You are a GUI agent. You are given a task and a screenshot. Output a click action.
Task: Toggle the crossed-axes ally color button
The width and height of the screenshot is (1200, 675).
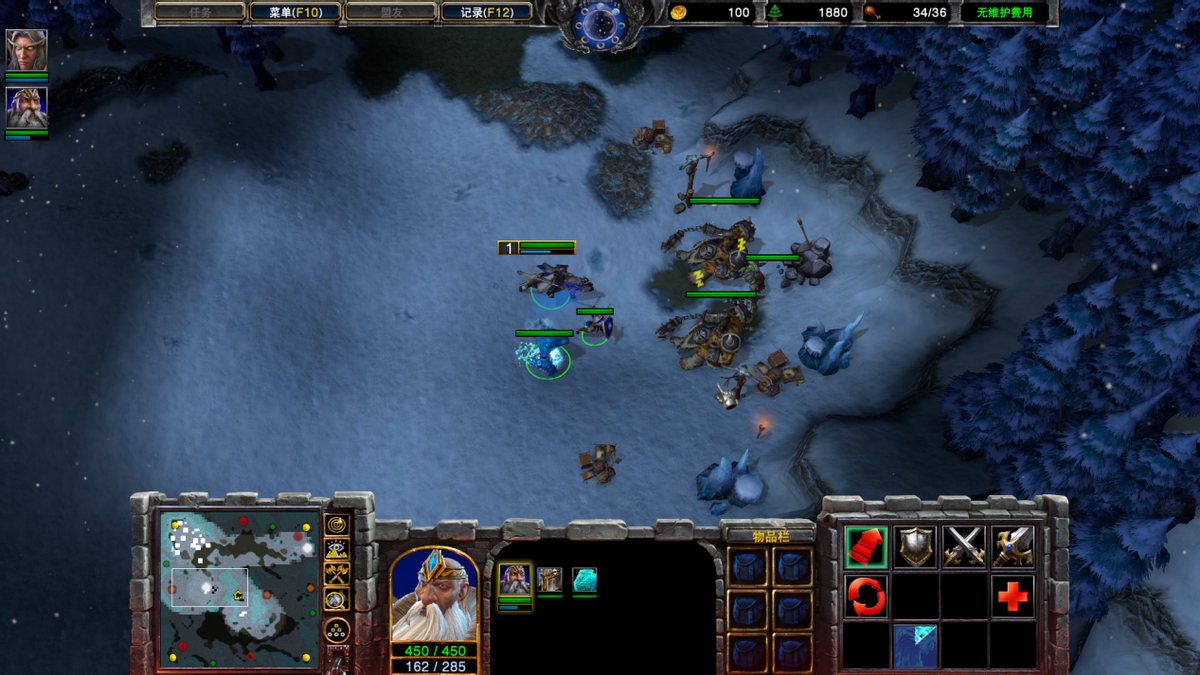[x=337, y=574]
